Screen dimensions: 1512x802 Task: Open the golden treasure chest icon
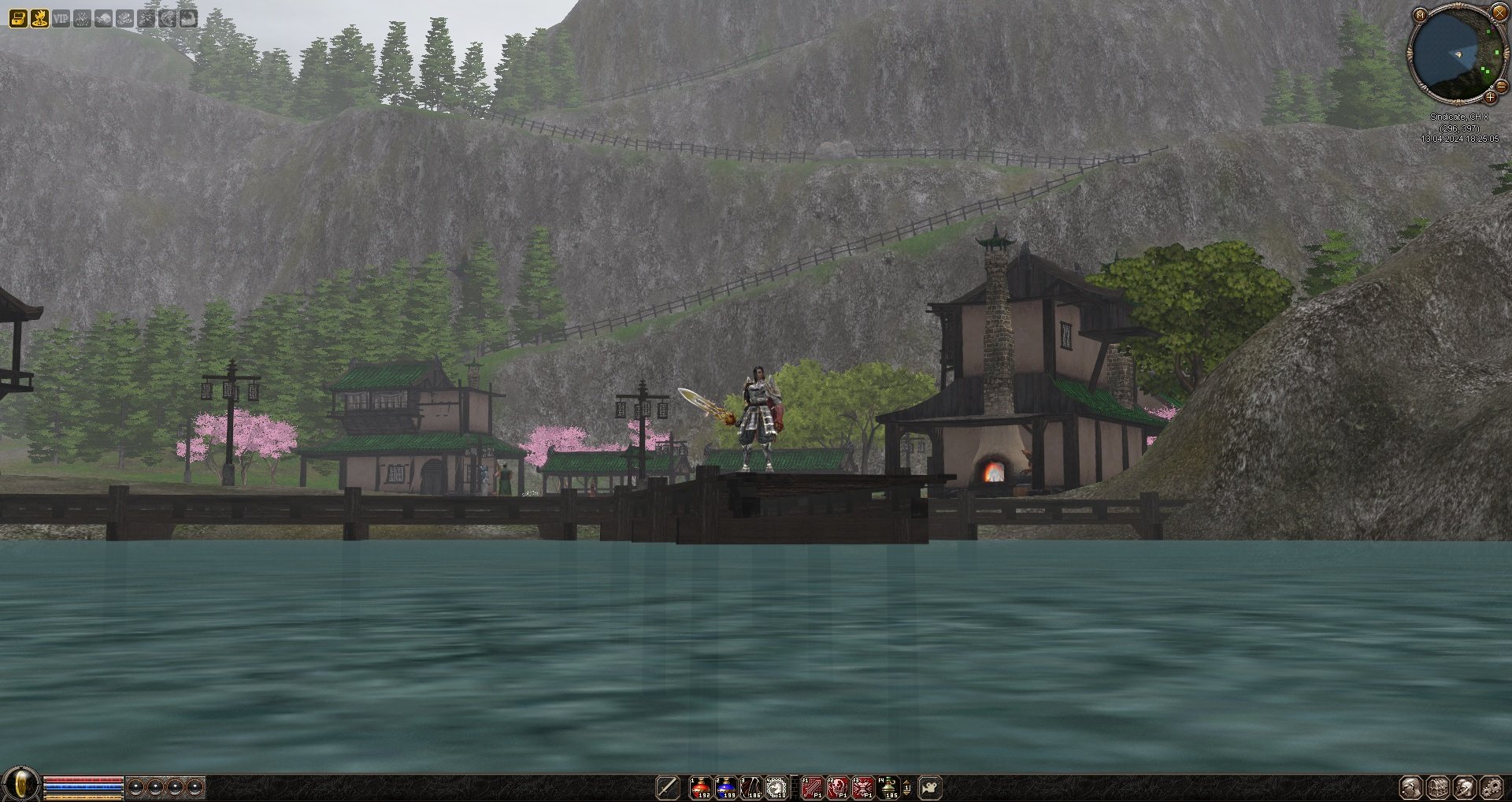[x=18, y=17]
